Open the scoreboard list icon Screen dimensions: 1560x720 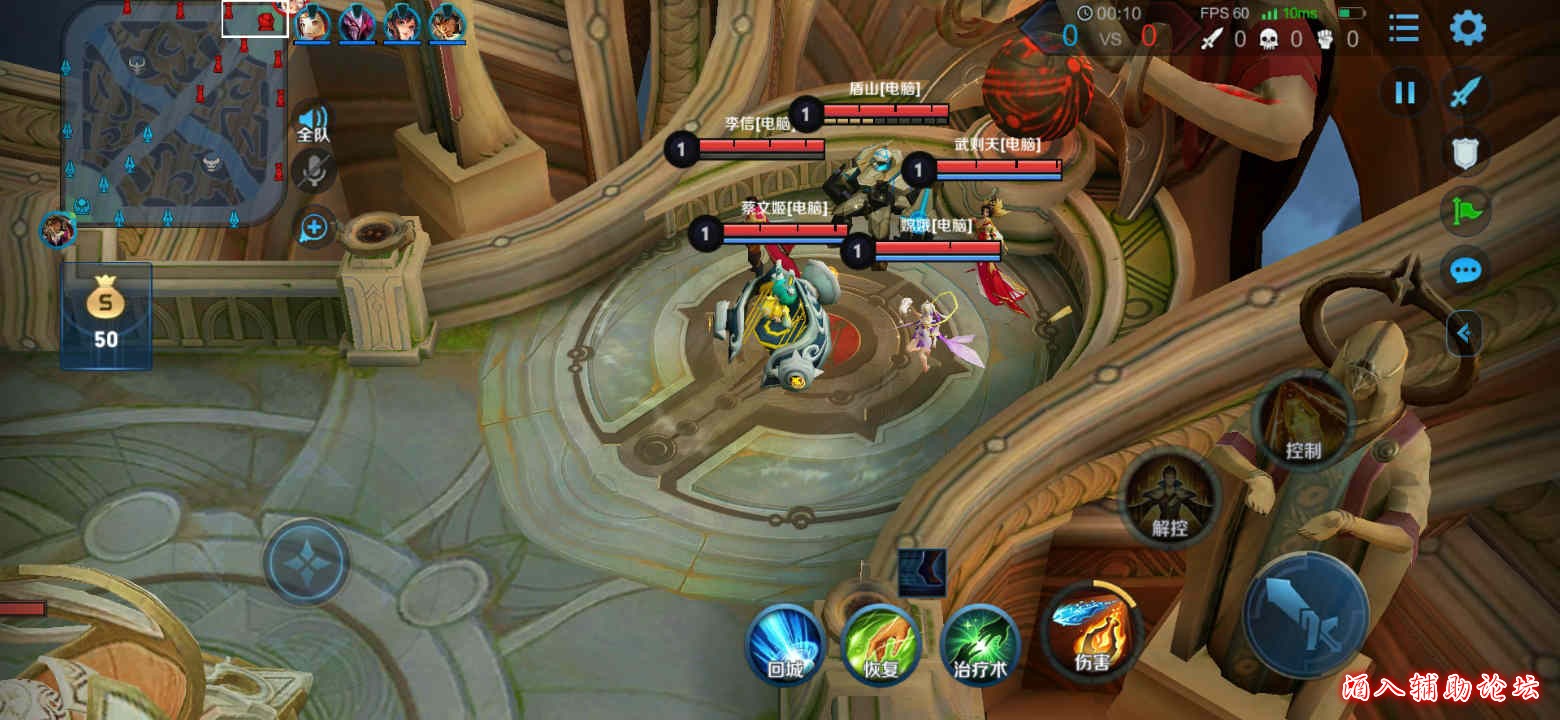(x=1404, y=28)
